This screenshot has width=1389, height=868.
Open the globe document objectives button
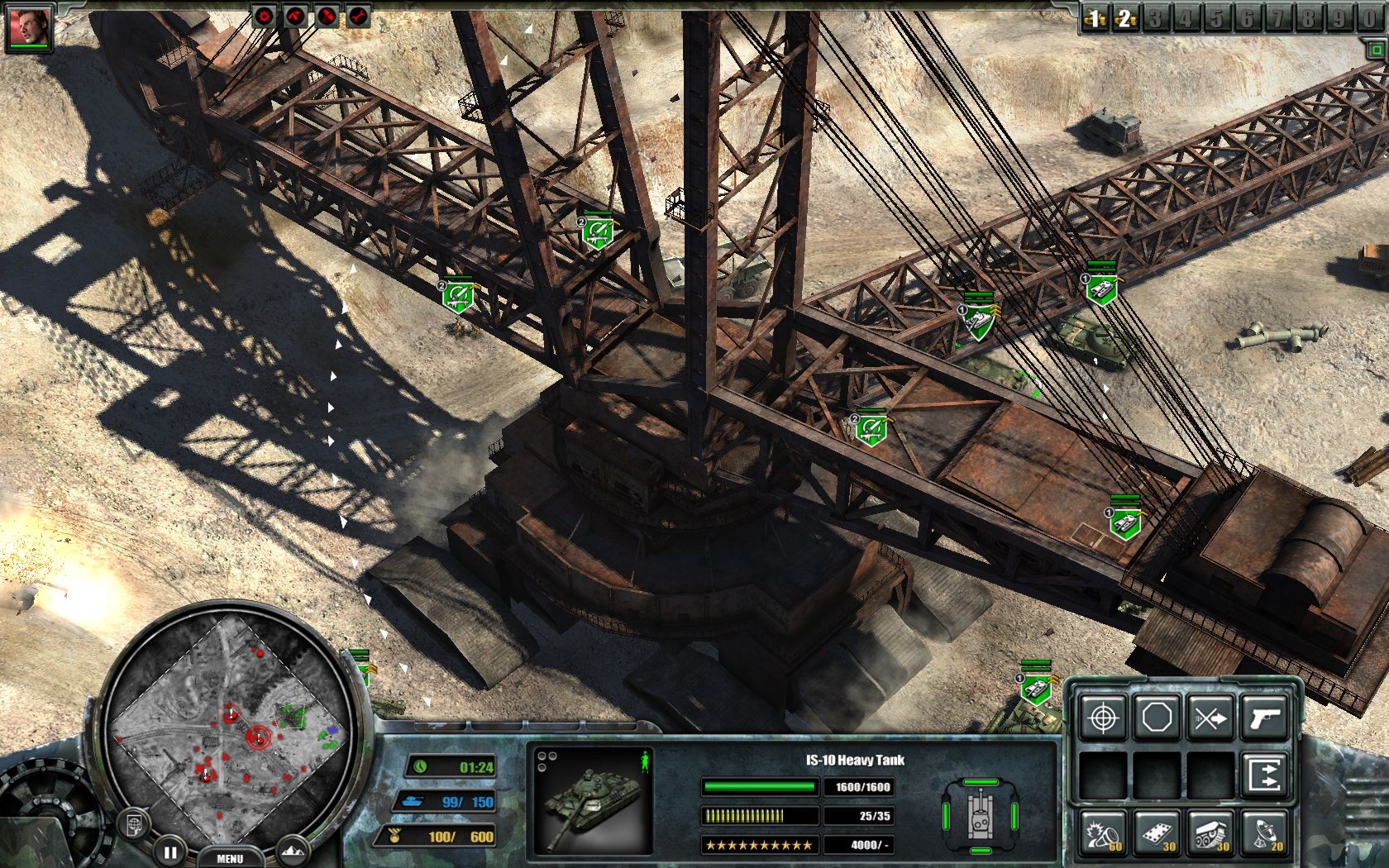pyautogui.click(x=134, y=822)
